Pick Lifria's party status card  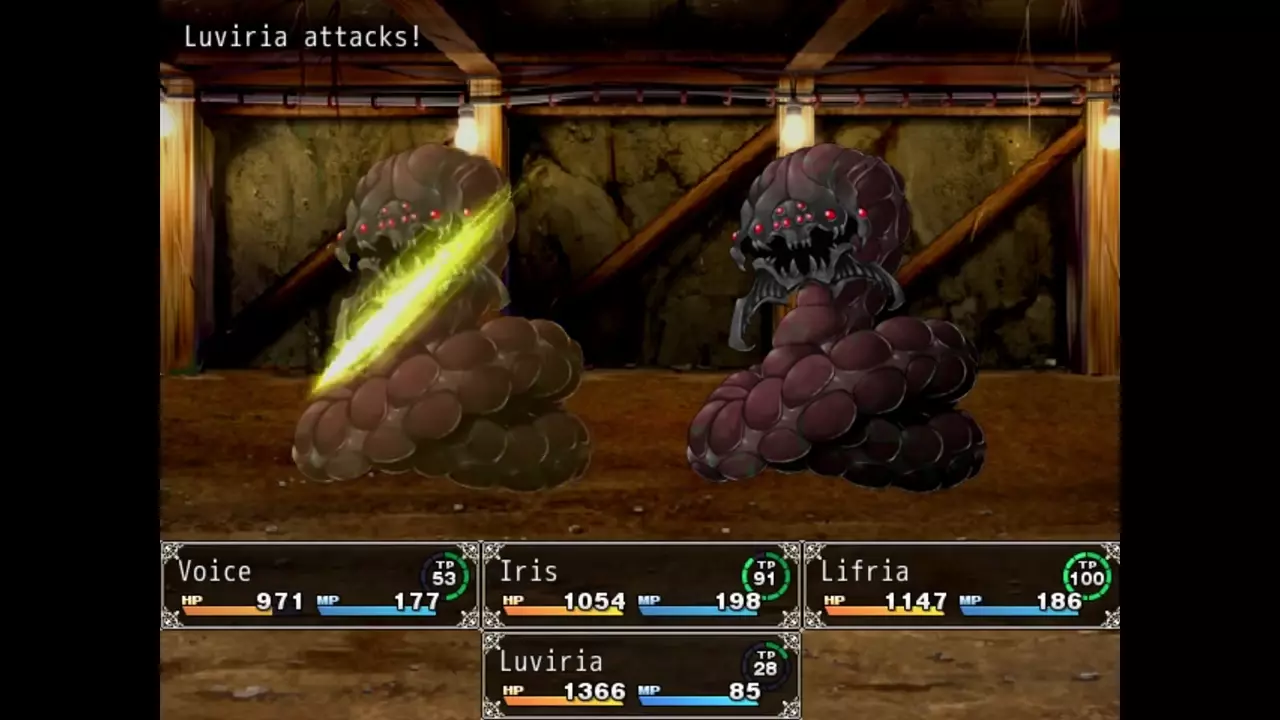tap(961, 586)
